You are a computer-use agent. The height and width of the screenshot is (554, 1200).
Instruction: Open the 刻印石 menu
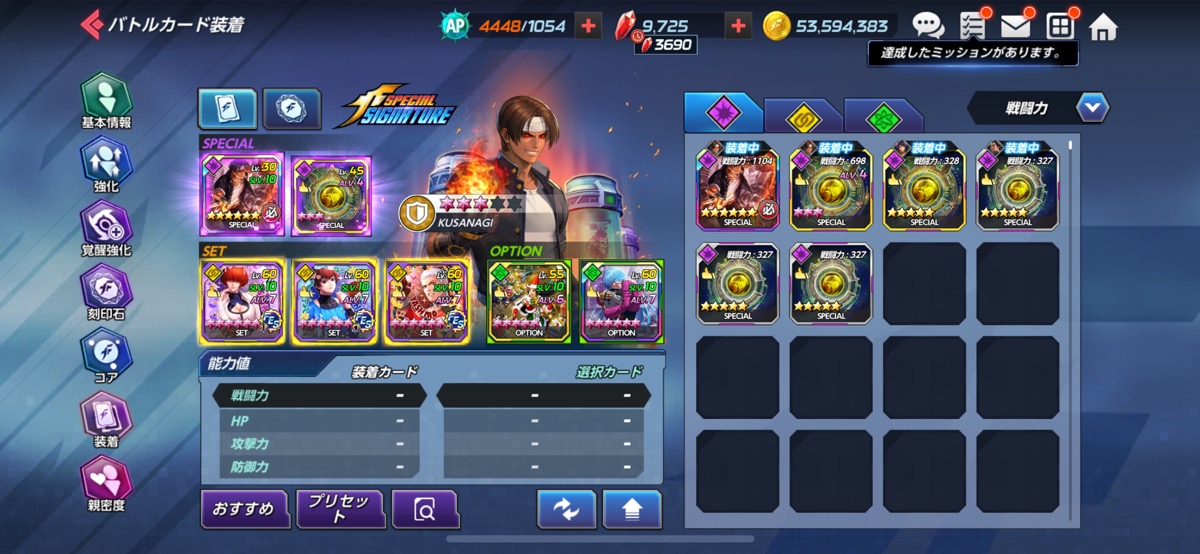tap(106, 294)
